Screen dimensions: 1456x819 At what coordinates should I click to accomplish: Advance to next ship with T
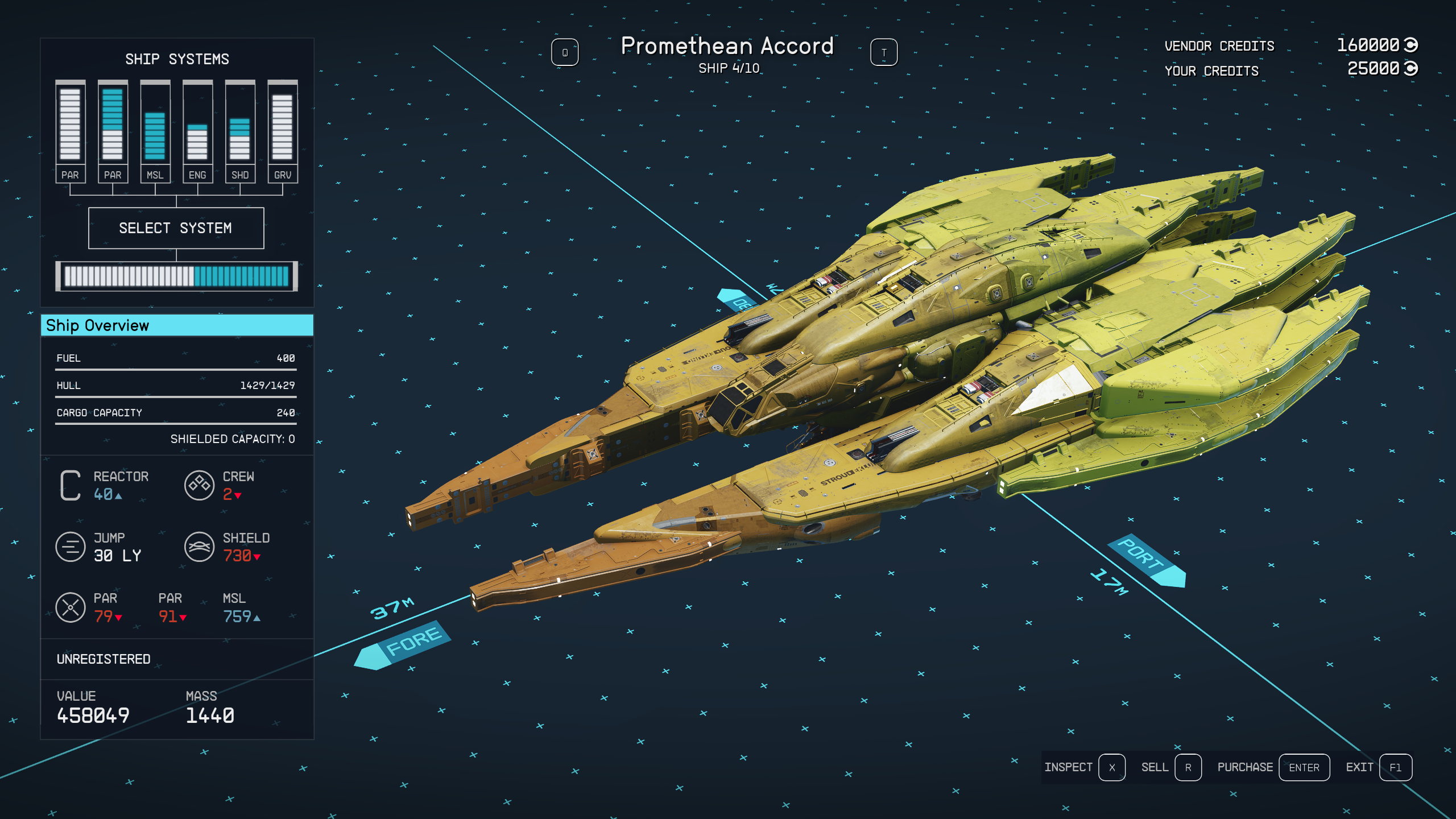tap(883, 52)
